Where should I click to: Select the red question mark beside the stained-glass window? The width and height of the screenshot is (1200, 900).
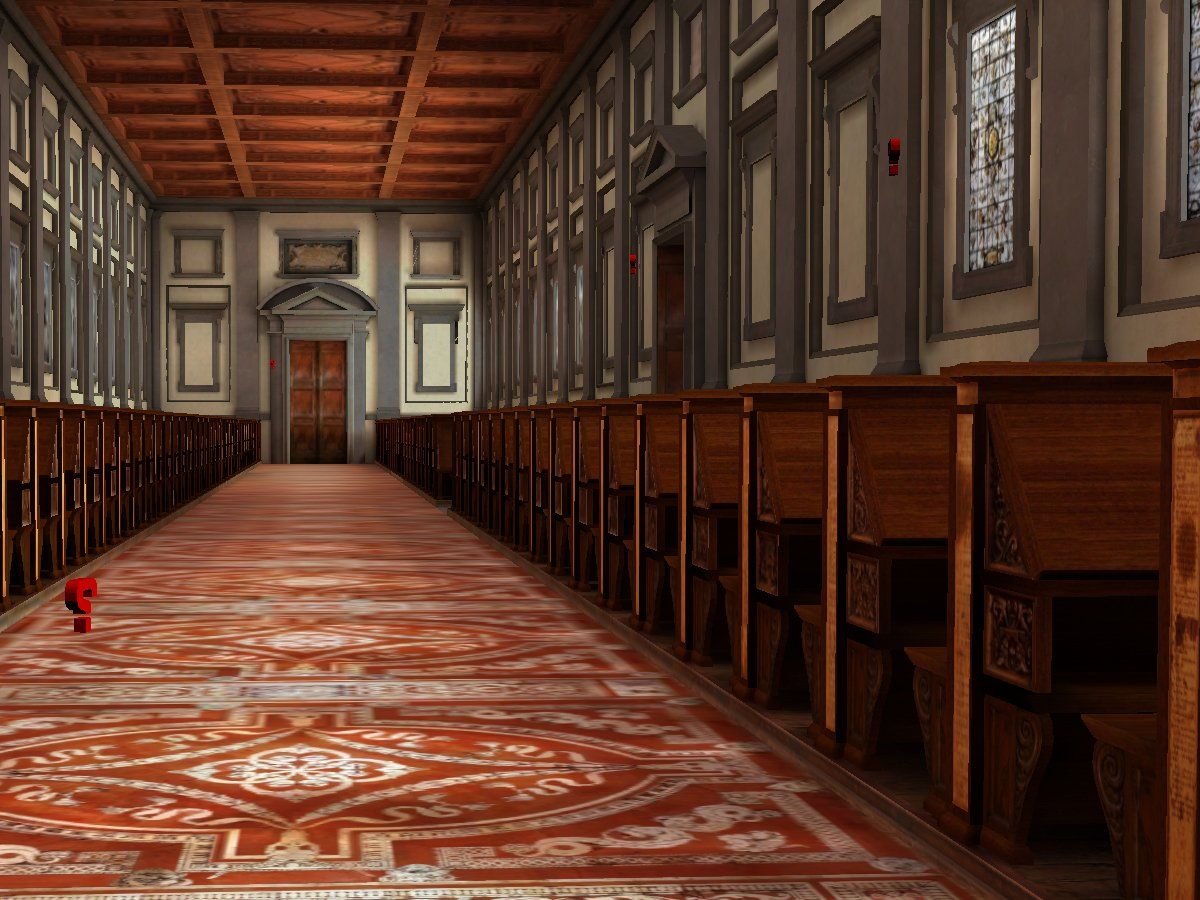click(x=893, y=155)
